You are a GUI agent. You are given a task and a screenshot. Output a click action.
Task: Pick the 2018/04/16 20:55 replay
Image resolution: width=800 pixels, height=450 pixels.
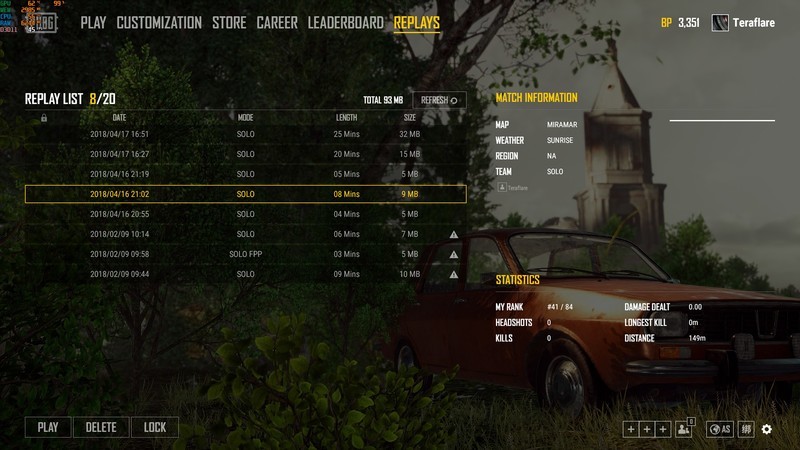(x=245, y=214)
